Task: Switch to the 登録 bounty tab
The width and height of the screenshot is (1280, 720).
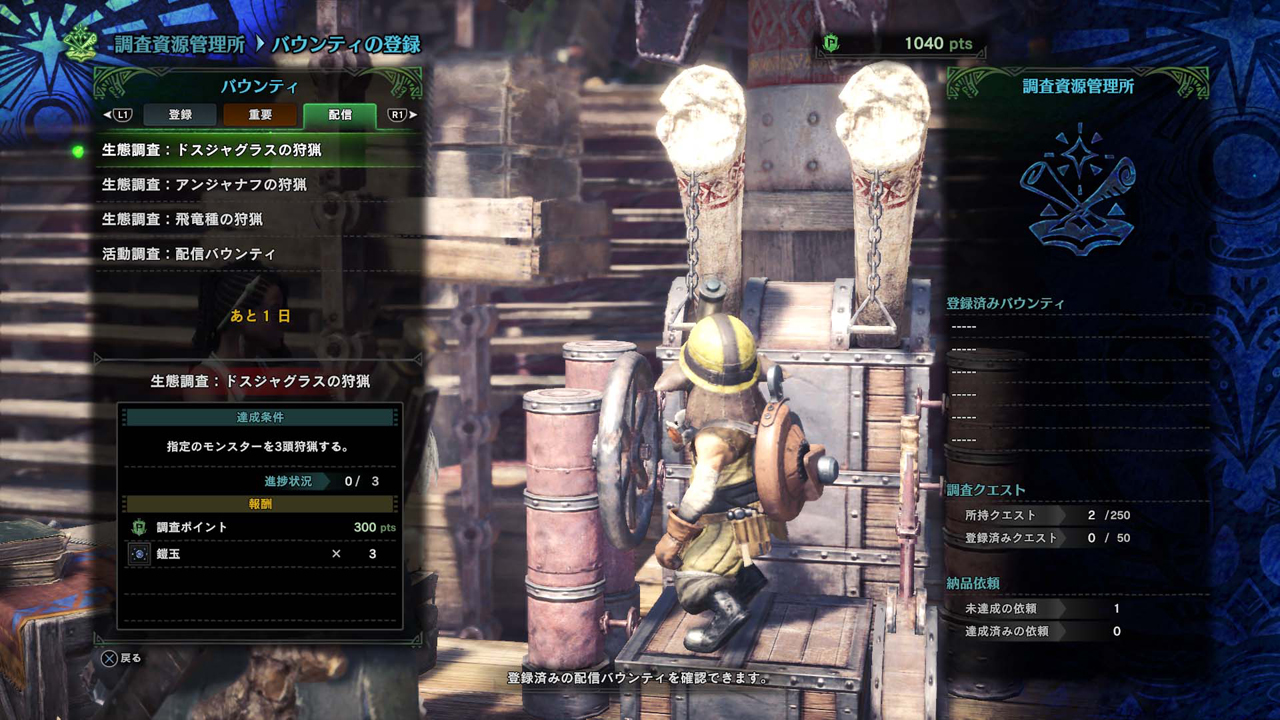Action: click(180, 115)
